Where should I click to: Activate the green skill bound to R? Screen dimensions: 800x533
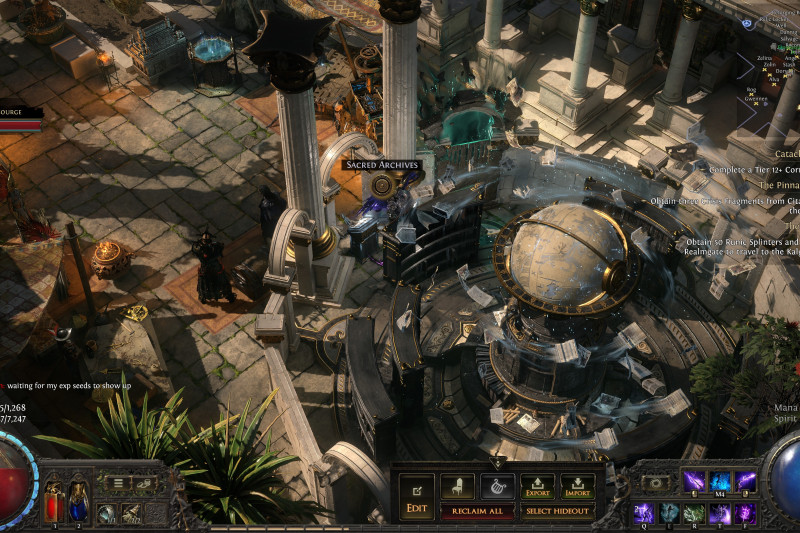point(694,513)
